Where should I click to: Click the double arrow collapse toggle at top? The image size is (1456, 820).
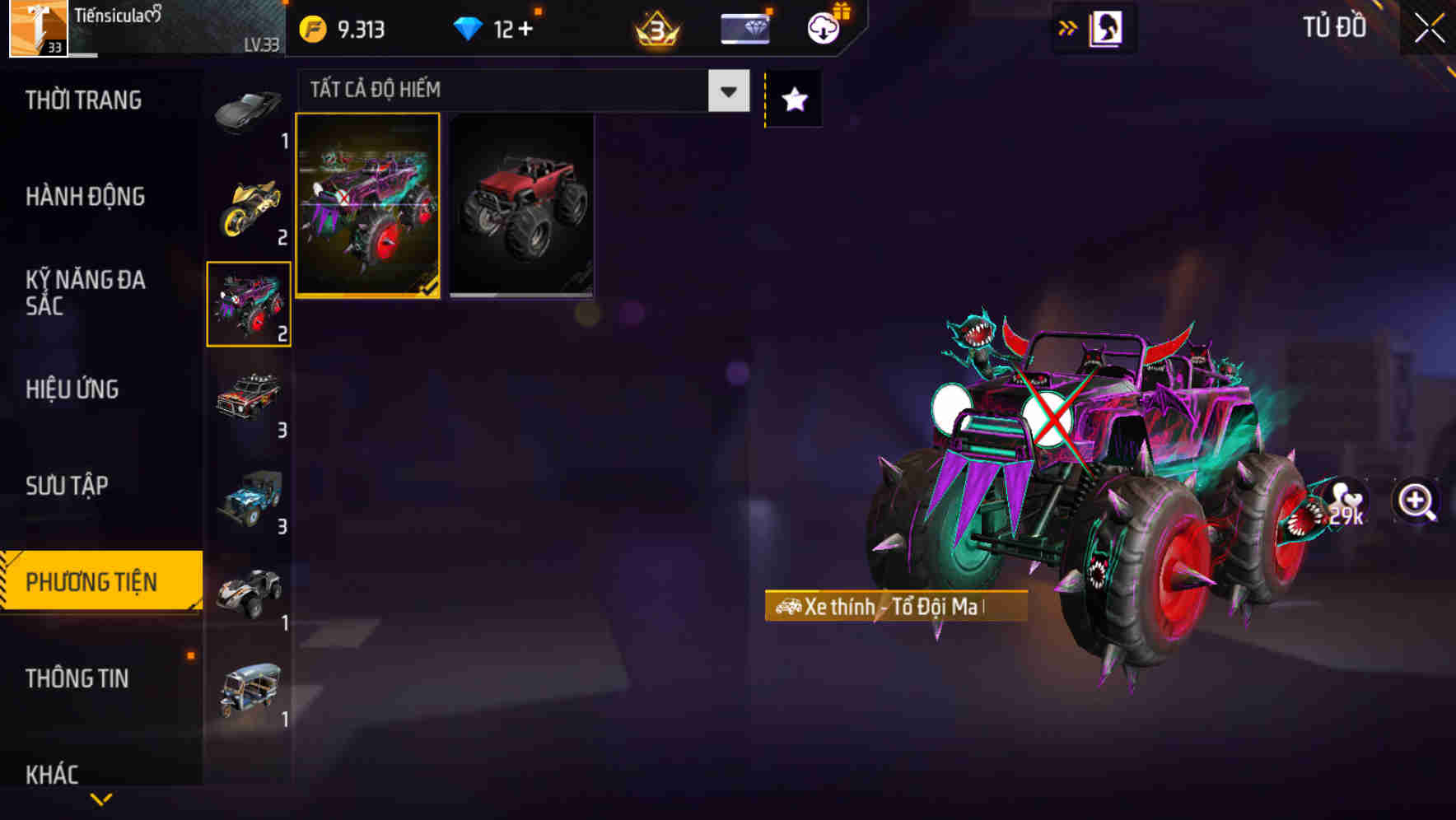coord(1068,27)
